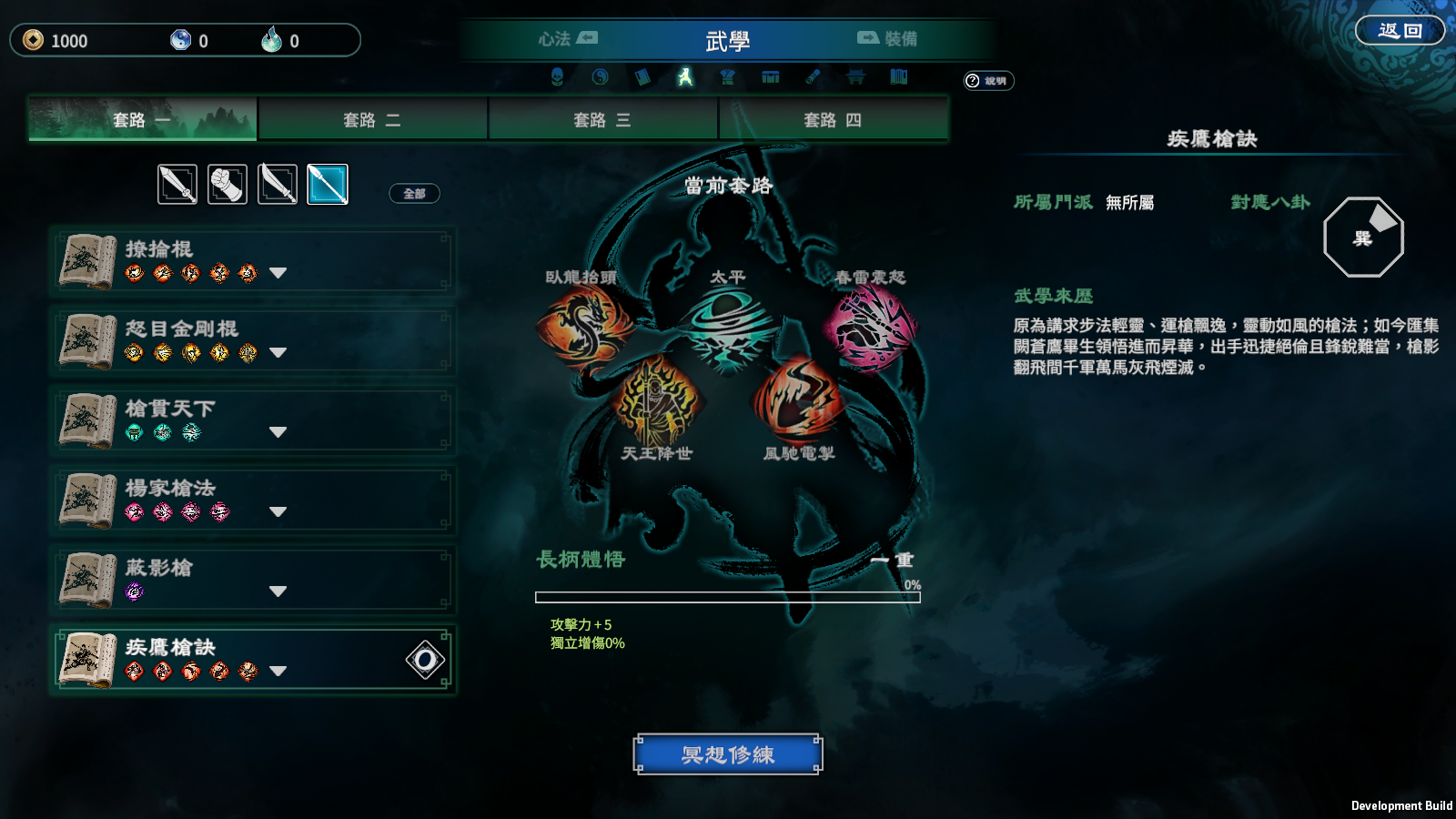This screenshot has width=1456, height=819.
Task: Expand the 疾鷹槍訣 dropdown arrow
Action: (x=278, y=672)
